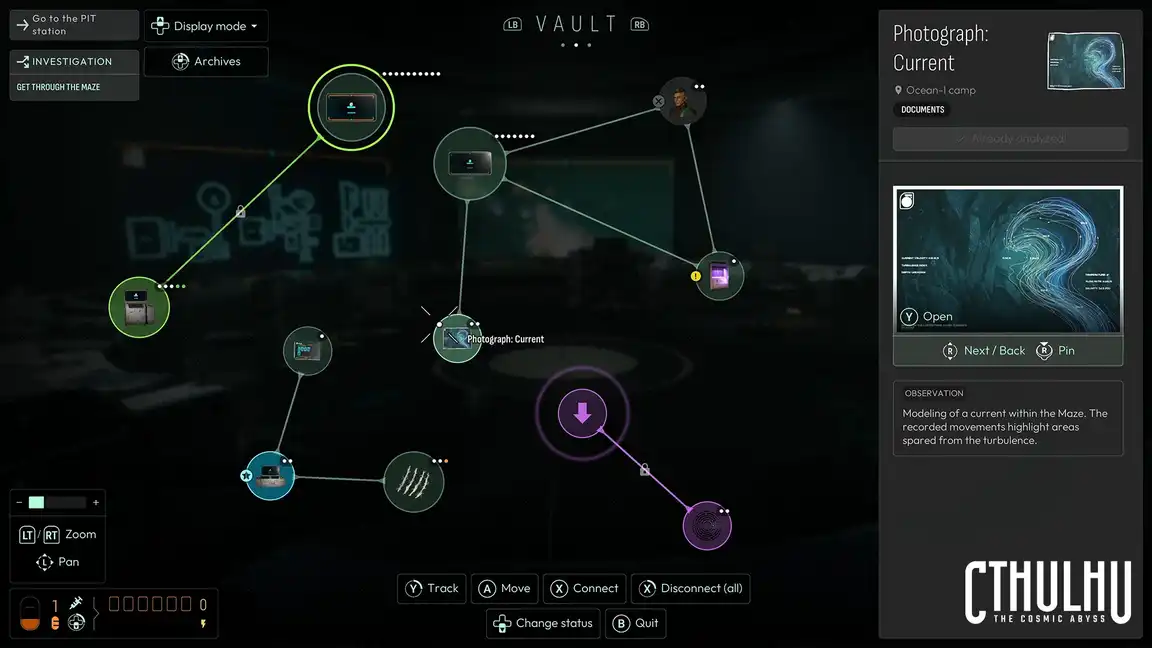Select the green-highlighted screen node
The width and height of the screenshot is (1152, 648).
(x=351, y=107)
